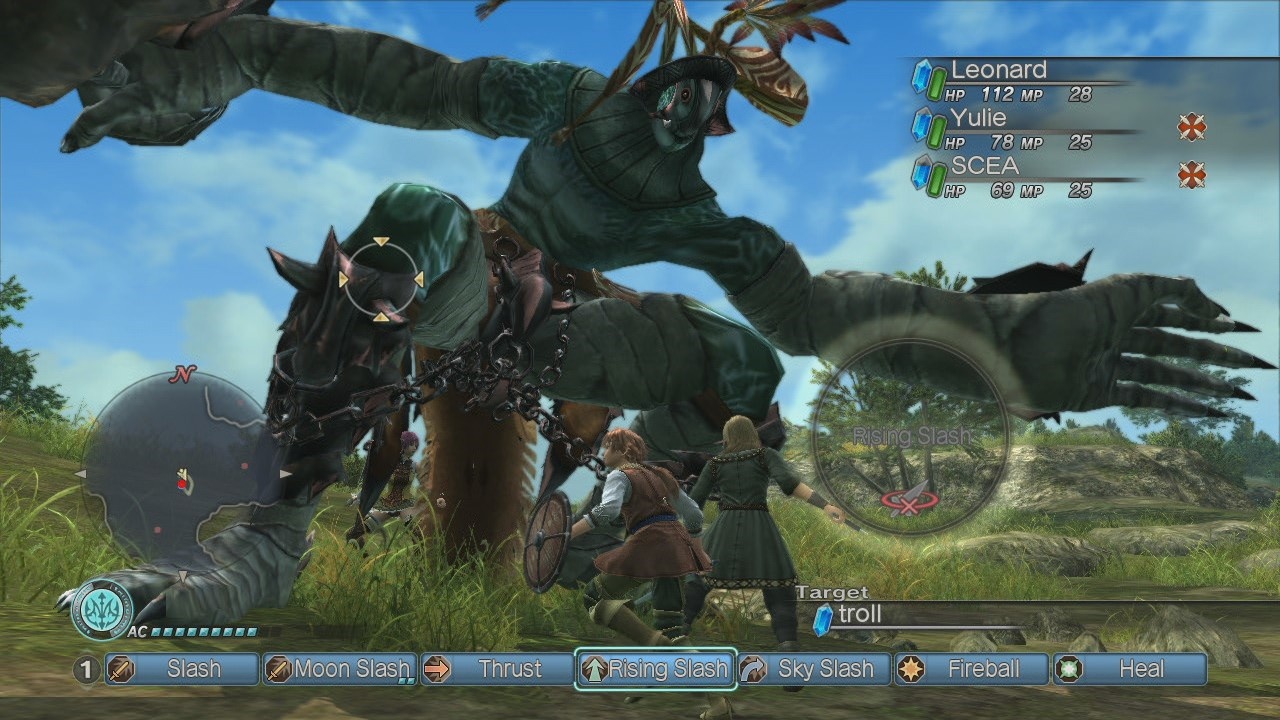This screenshot has height=720, width=1280.
Task: Choose the Rising Slash skill
Action: tap(656, 669)
